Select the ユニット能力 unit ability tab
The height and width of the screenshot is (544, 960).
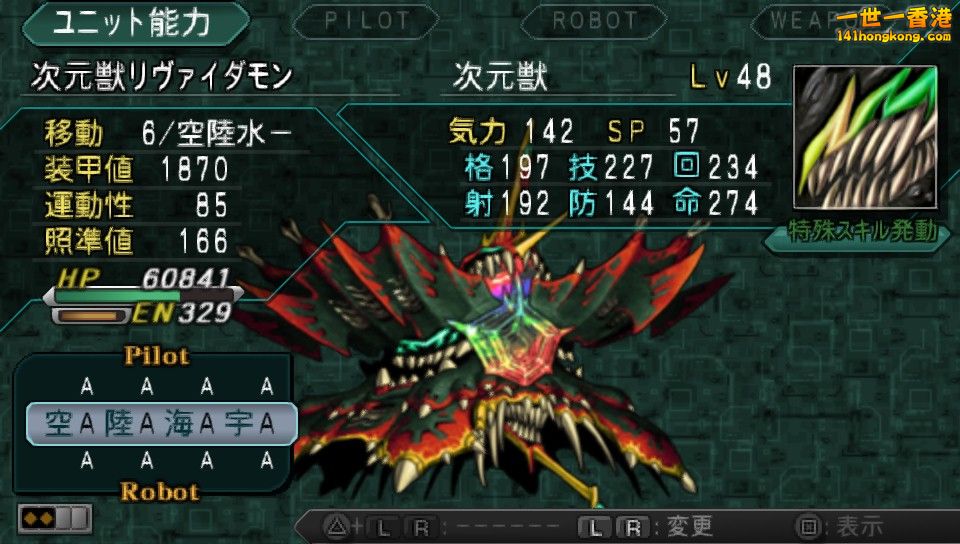(x=132, y=23)
